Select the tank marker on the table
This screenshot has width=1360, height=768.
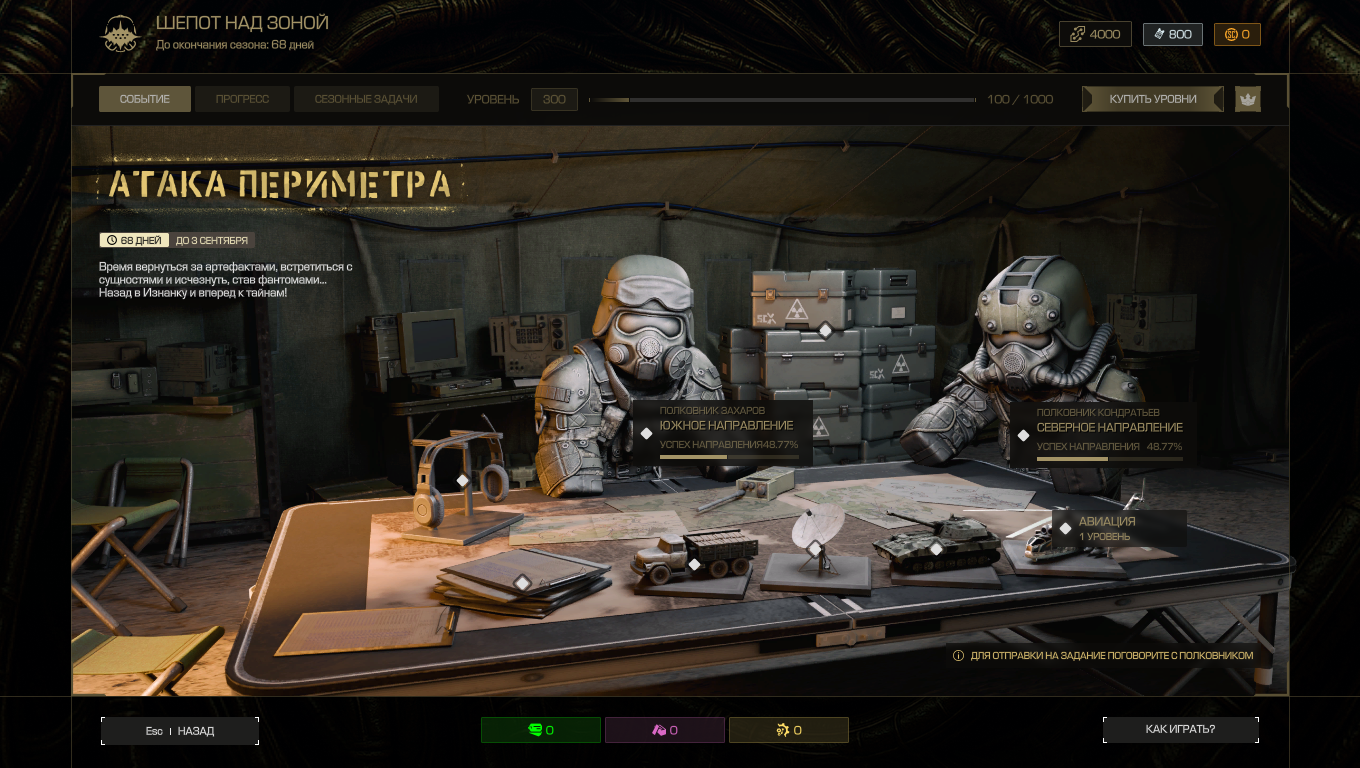point(936,548)
